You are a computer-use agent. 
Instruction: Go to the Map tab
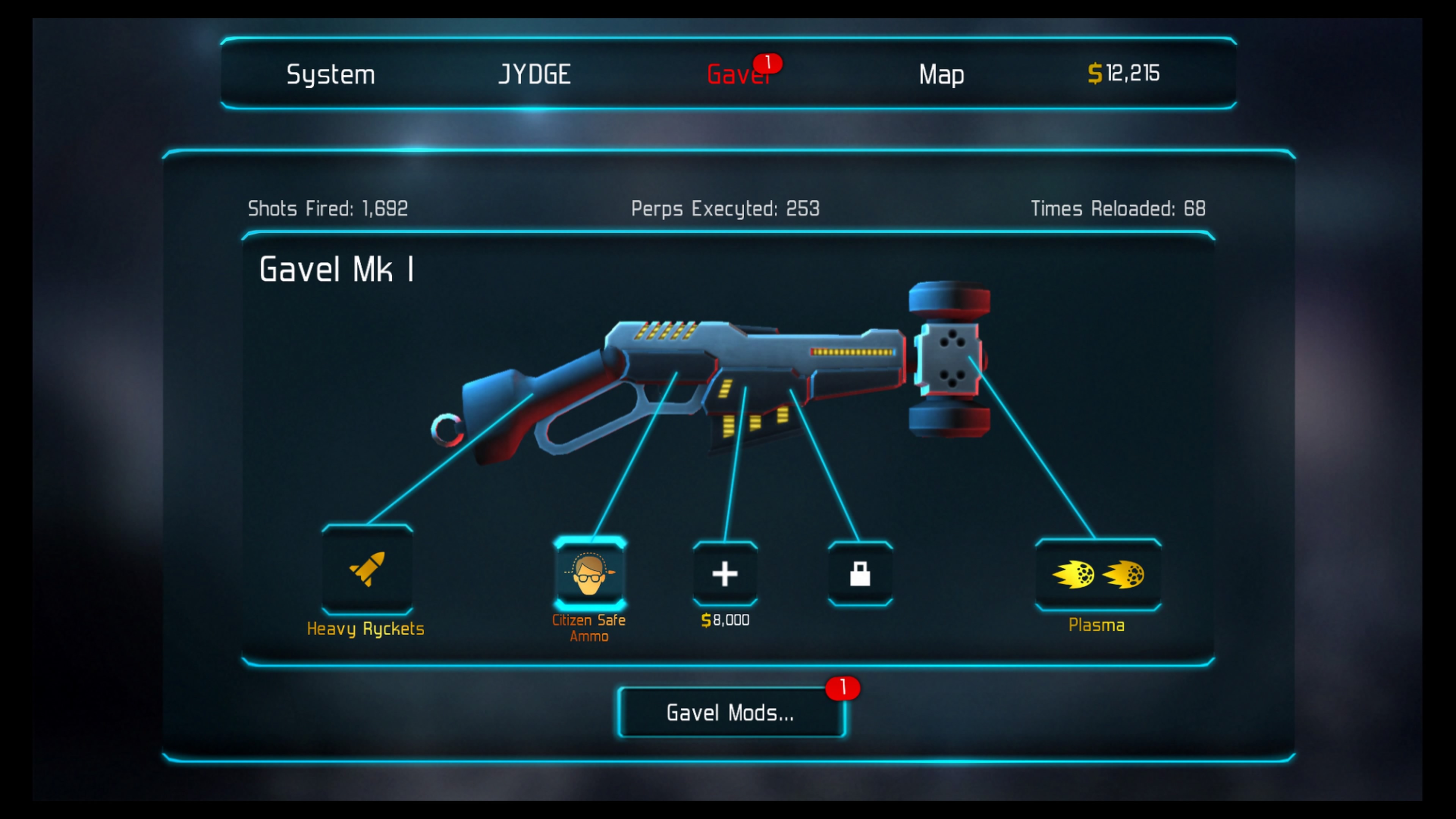[x=941, y=75]
